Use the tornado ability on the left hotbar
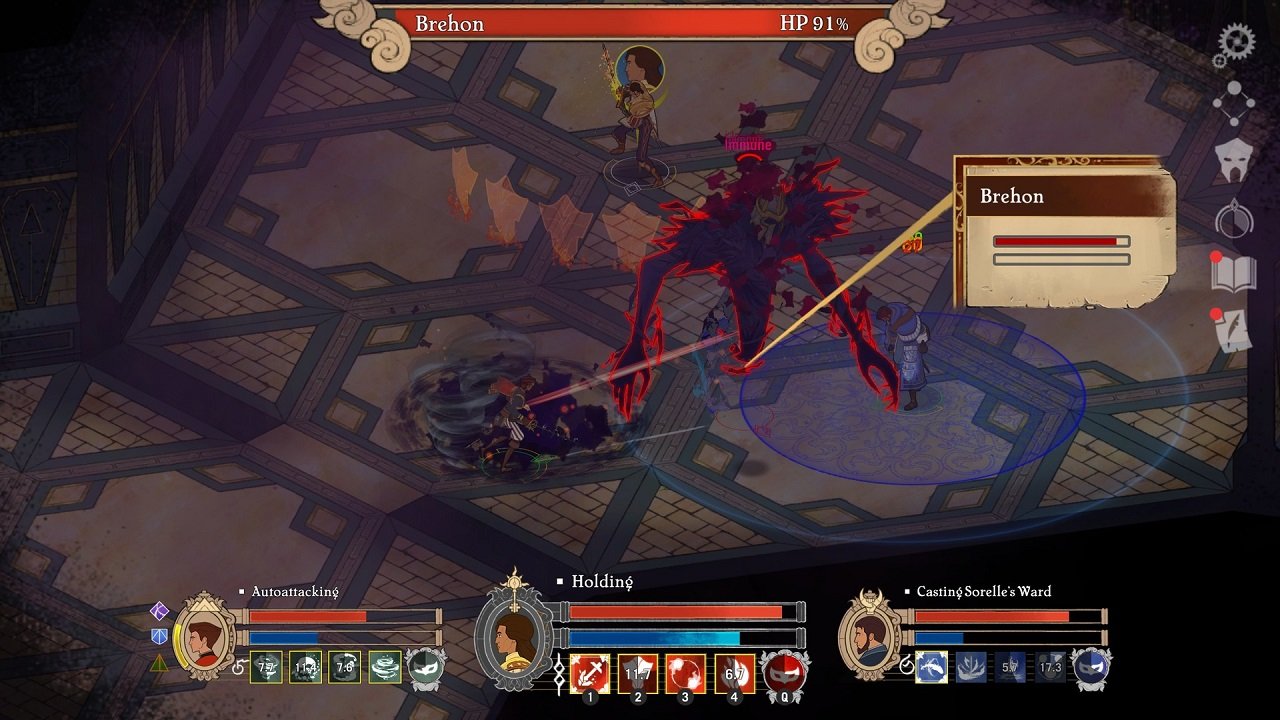 [x=386, y=667]
